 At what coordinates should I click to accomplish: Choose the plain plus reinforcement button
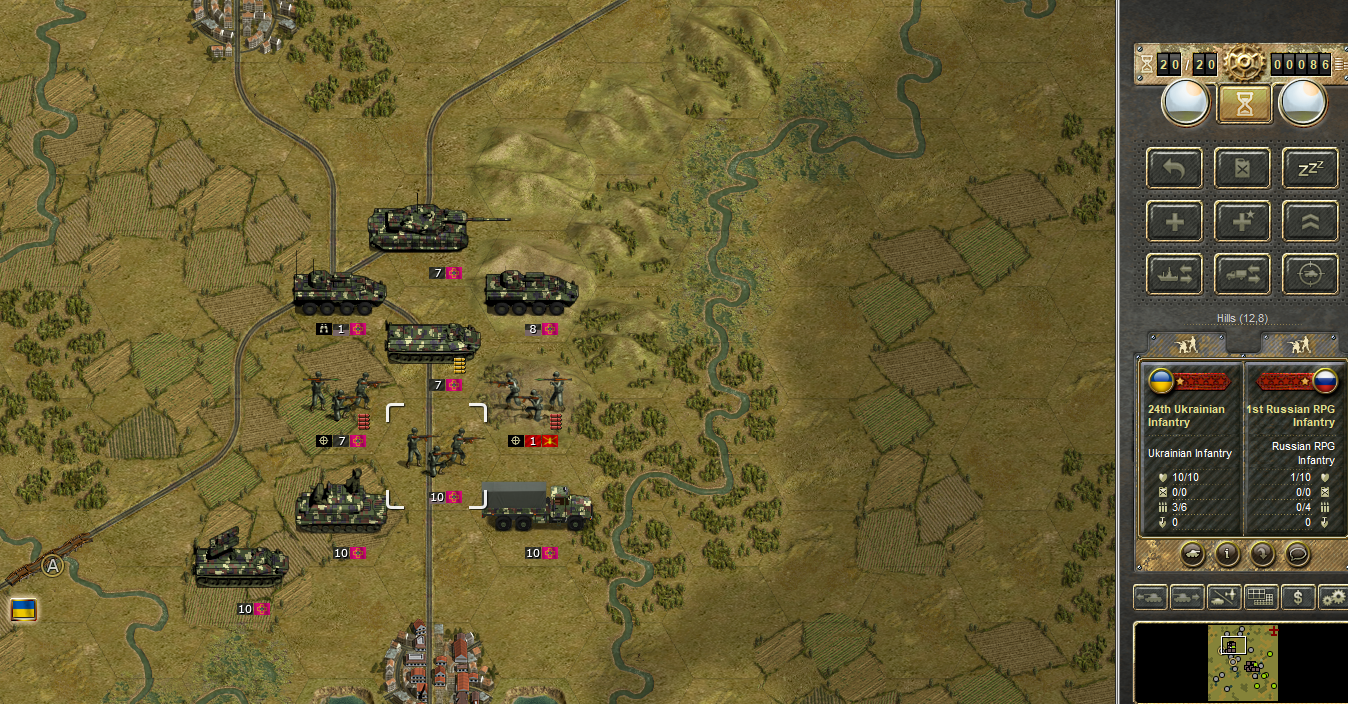click(1175, 221)
